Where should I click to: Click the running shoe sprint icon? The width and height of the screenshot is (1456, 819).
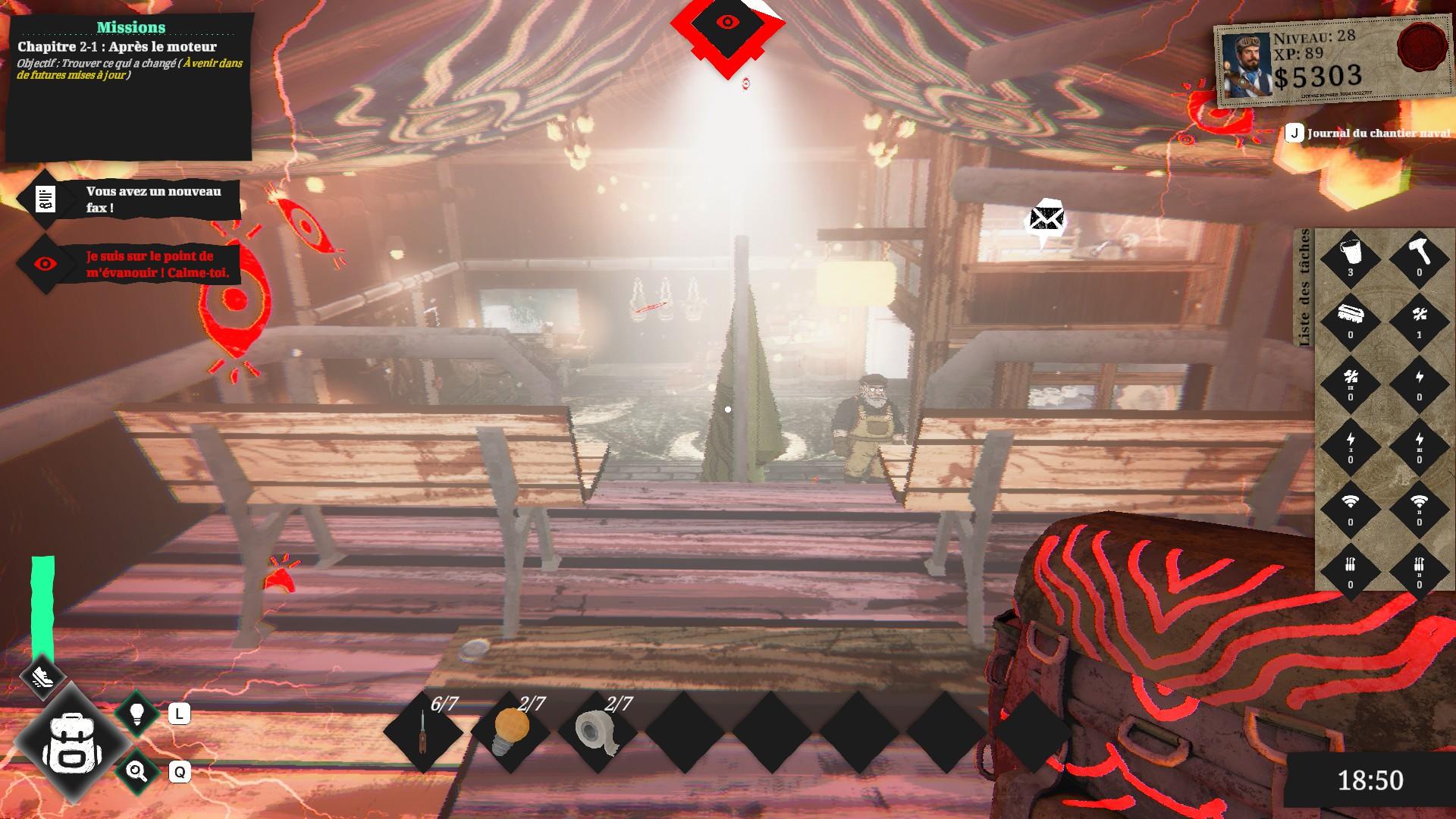pyautogui.click(x=43, y=674)
